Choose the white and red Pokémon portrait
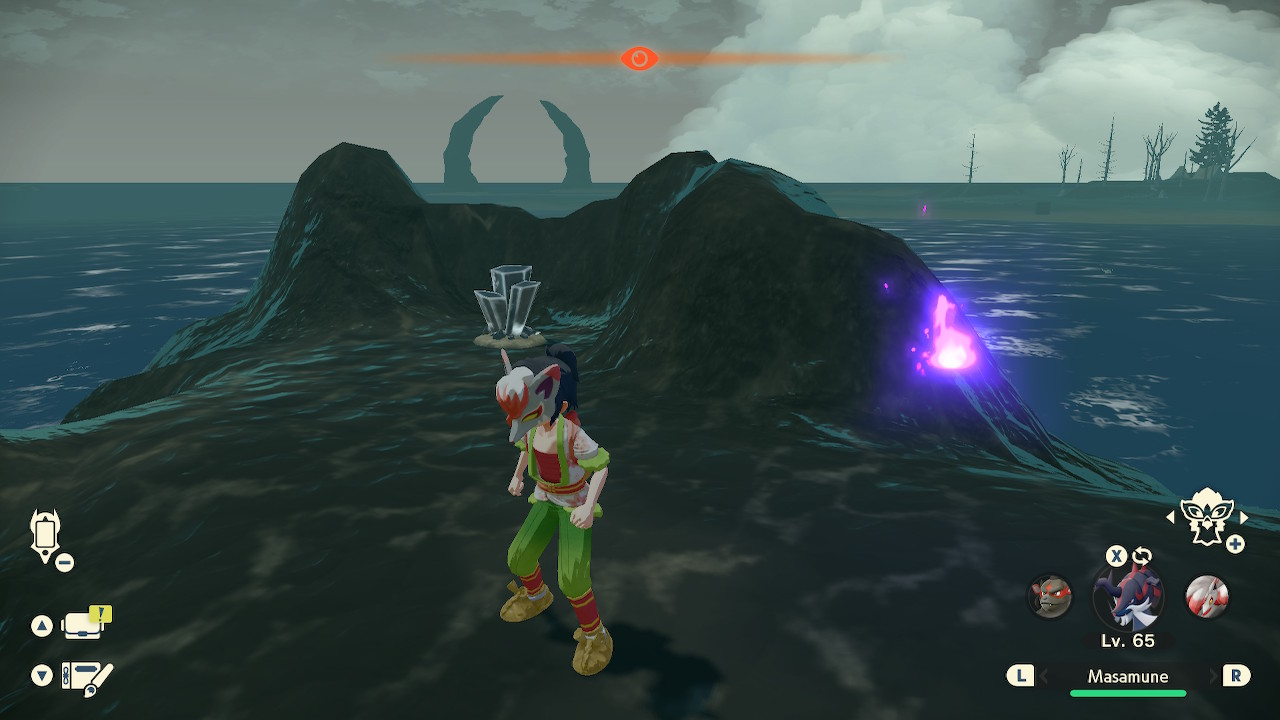1280x720 pixels. 1206,596
